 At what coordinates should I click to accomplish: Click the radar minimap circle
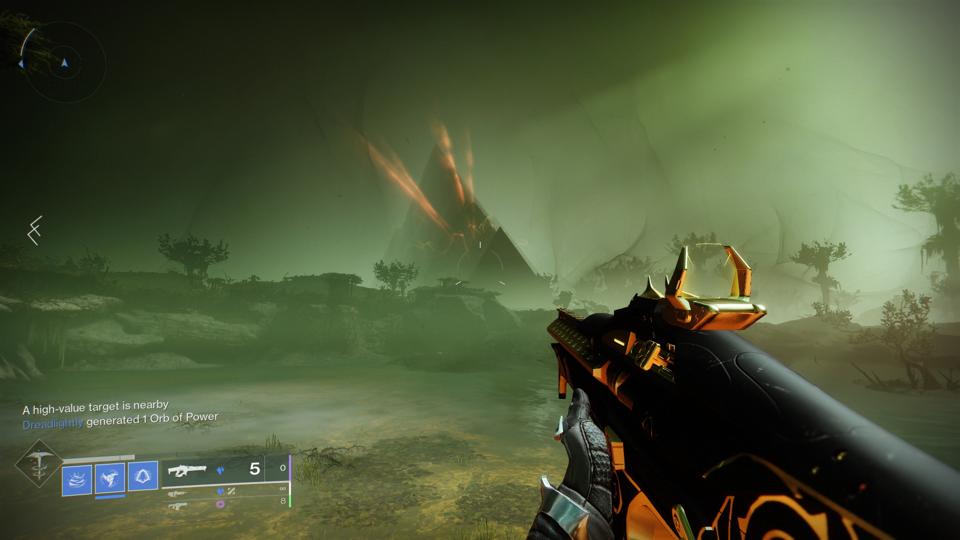click(x=64, y=62)
